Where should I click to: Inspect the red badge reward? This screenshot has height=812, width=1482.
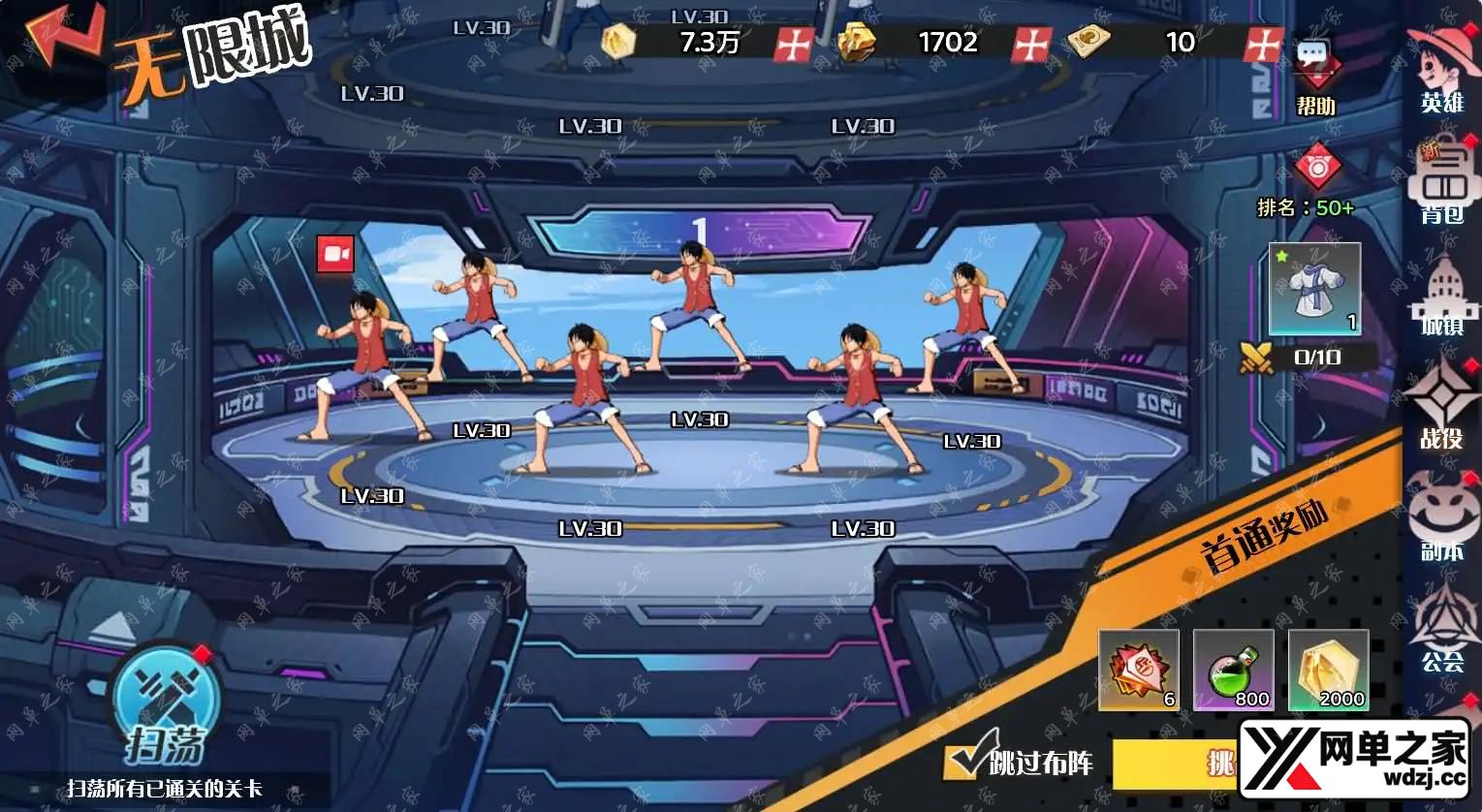(x=1139, y=670)
